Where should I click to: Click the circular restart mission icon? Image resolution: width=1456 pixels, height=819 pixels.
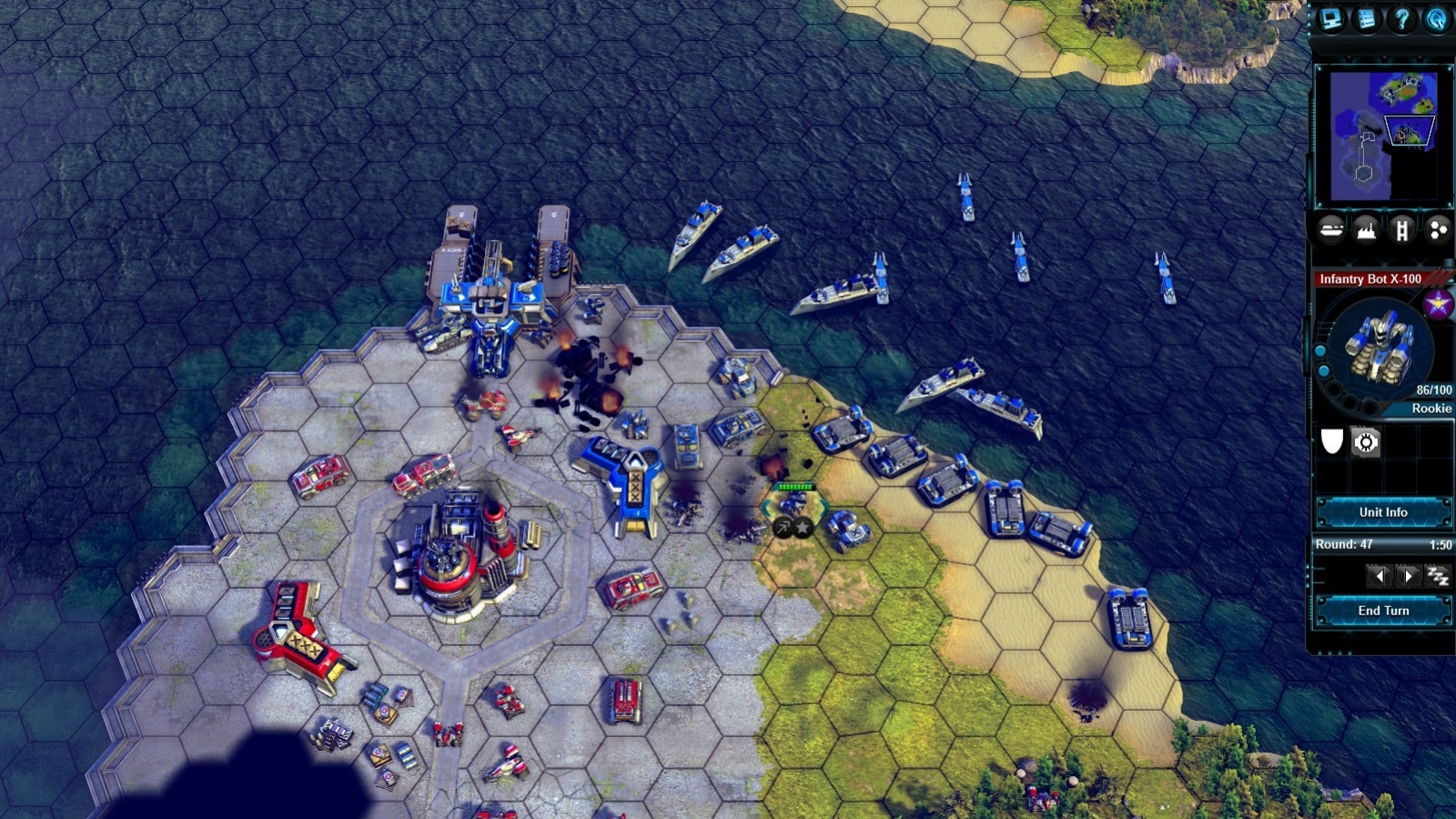click(1436, 18)
